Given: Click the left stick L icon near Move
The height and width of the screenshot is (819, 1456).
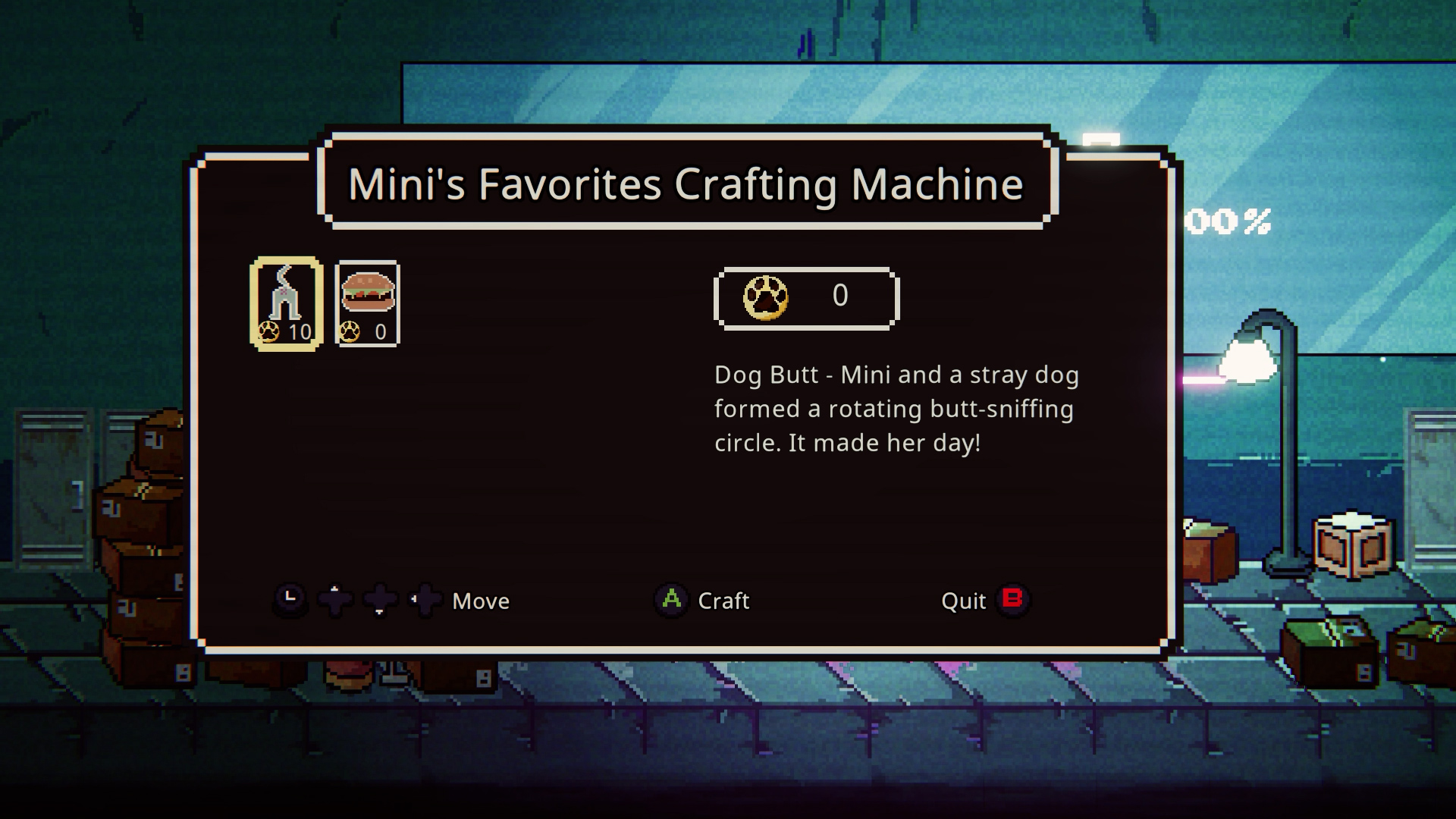Looking at the screenshot, I should tap(292, 600).
